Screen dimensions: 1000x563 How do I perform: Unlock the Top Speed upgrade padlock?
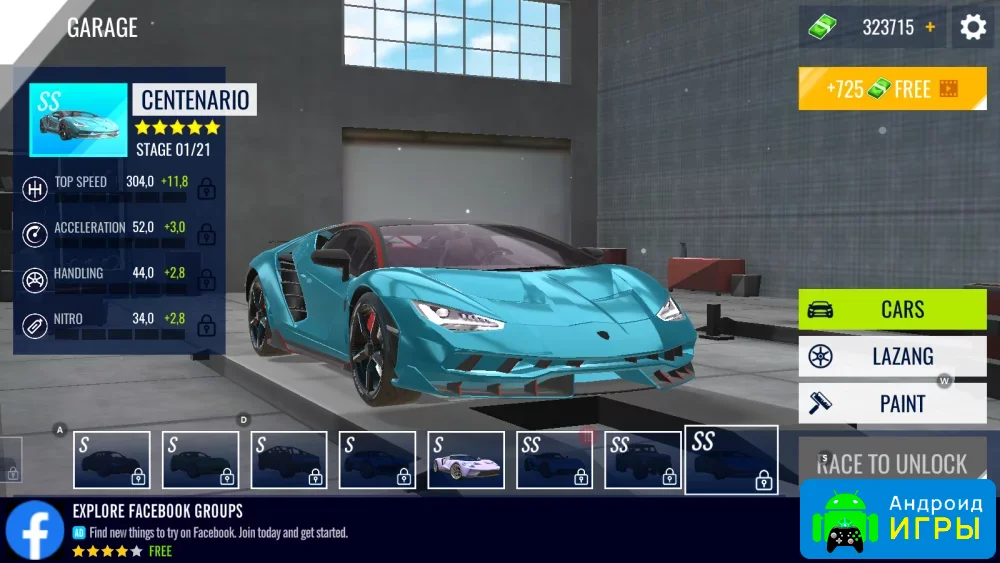207,187
